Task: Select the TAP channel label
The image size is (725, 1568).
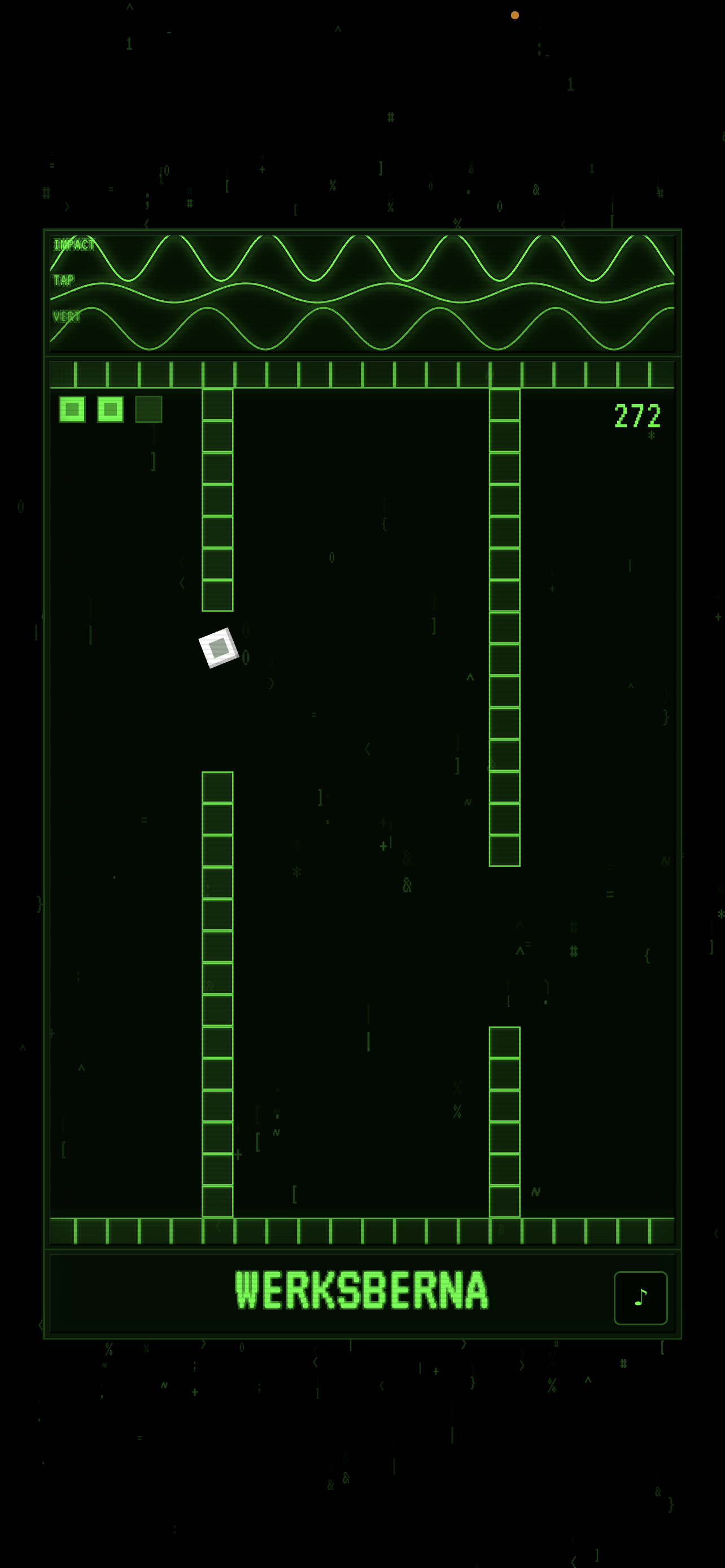Action: (63, 281)
